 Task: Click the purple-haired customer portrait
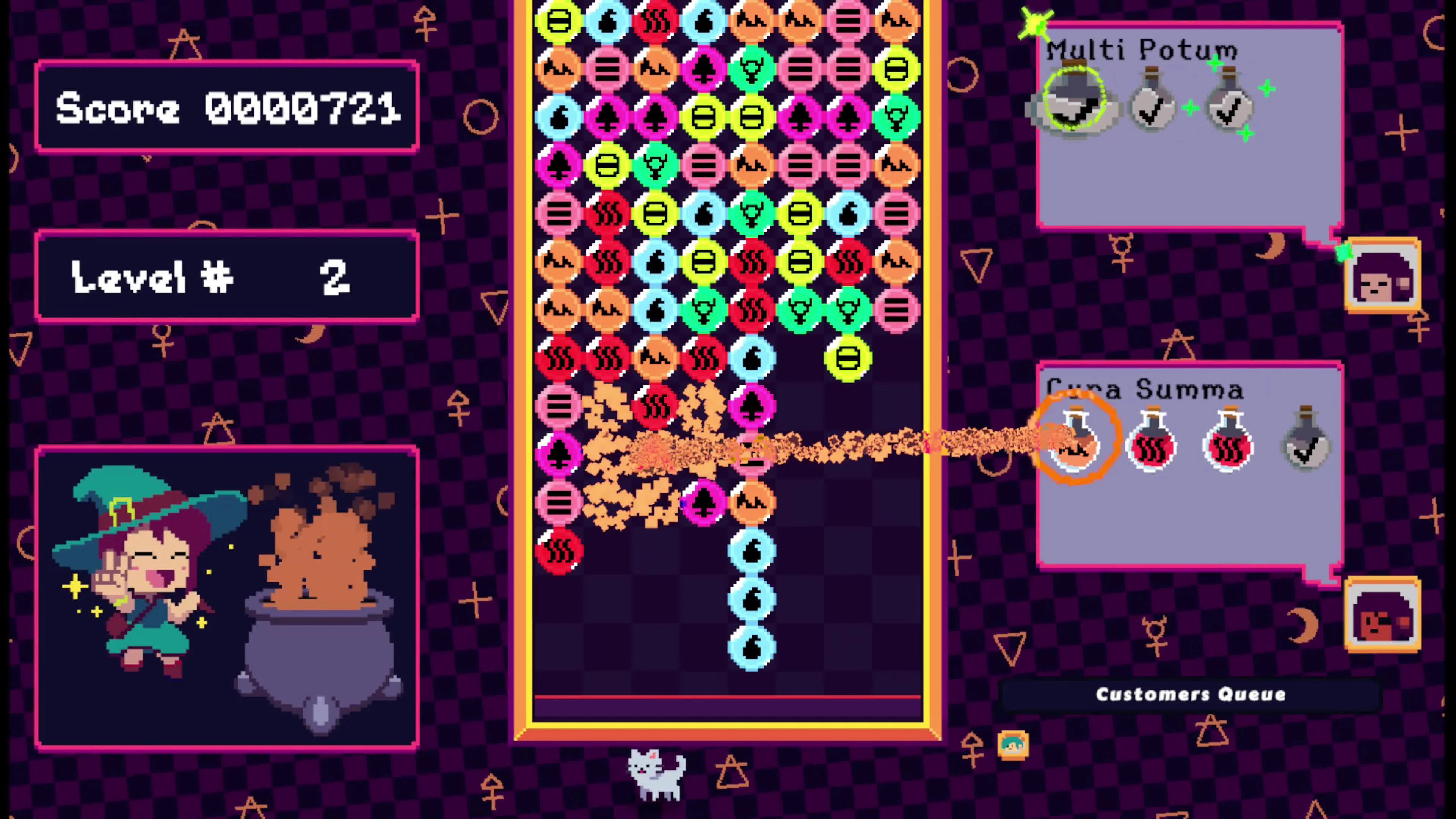tap(1383, 277)
